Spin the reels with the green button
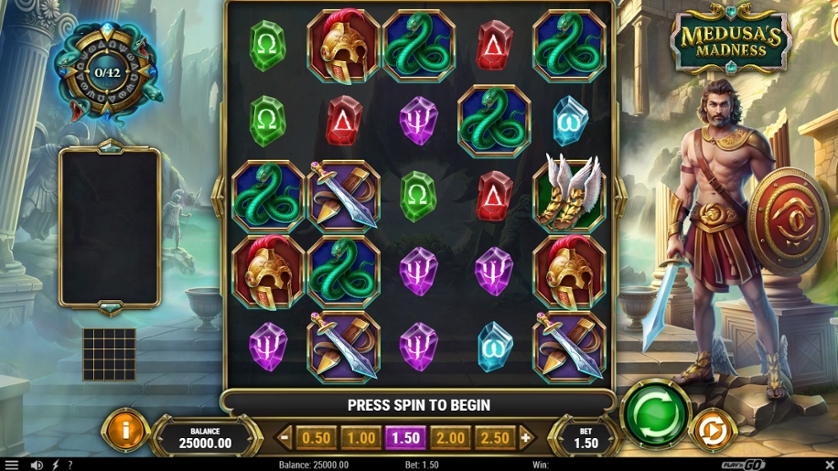 coord(656,411)
